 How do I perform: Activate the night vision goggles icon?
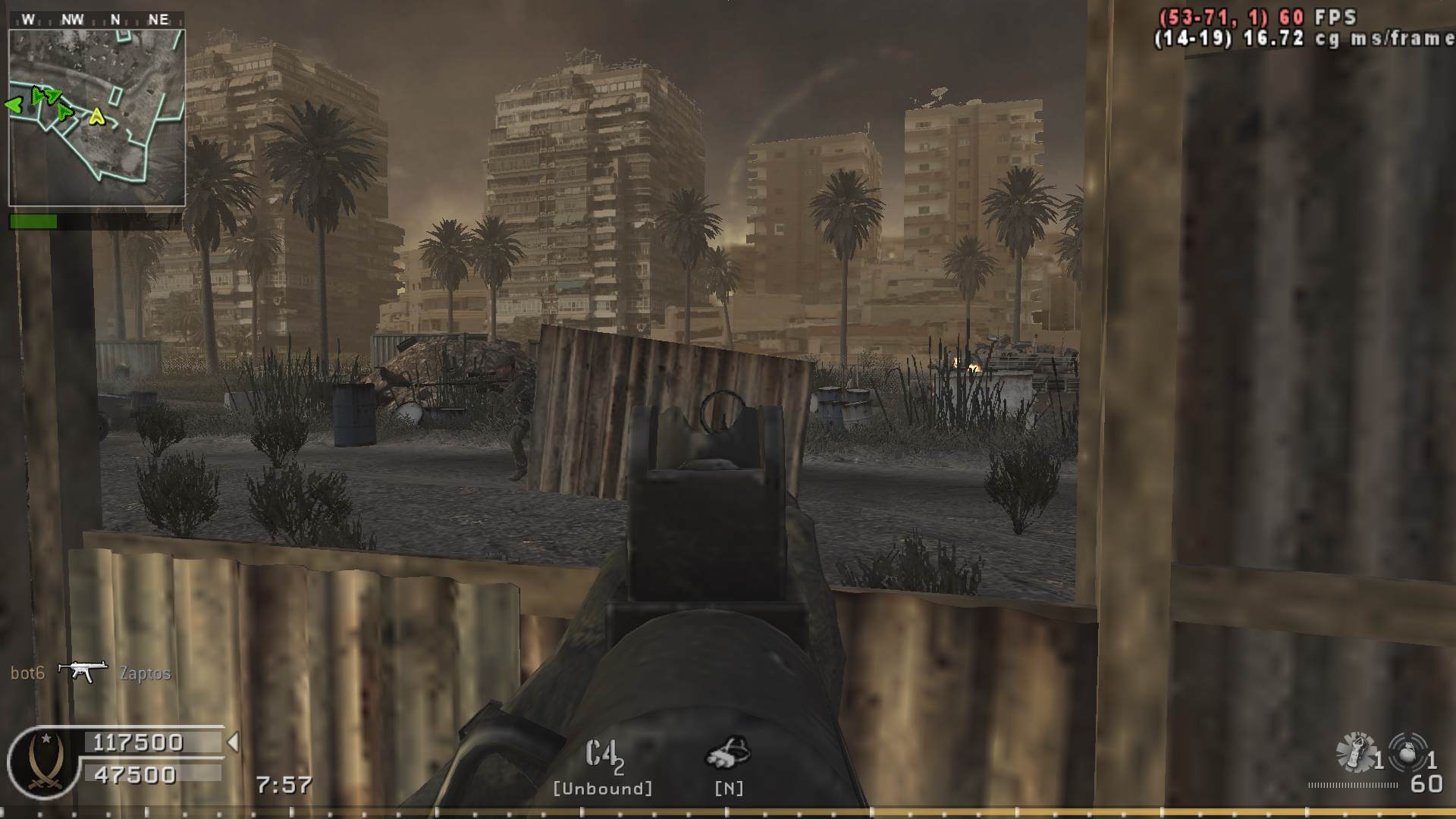[728, 752]
